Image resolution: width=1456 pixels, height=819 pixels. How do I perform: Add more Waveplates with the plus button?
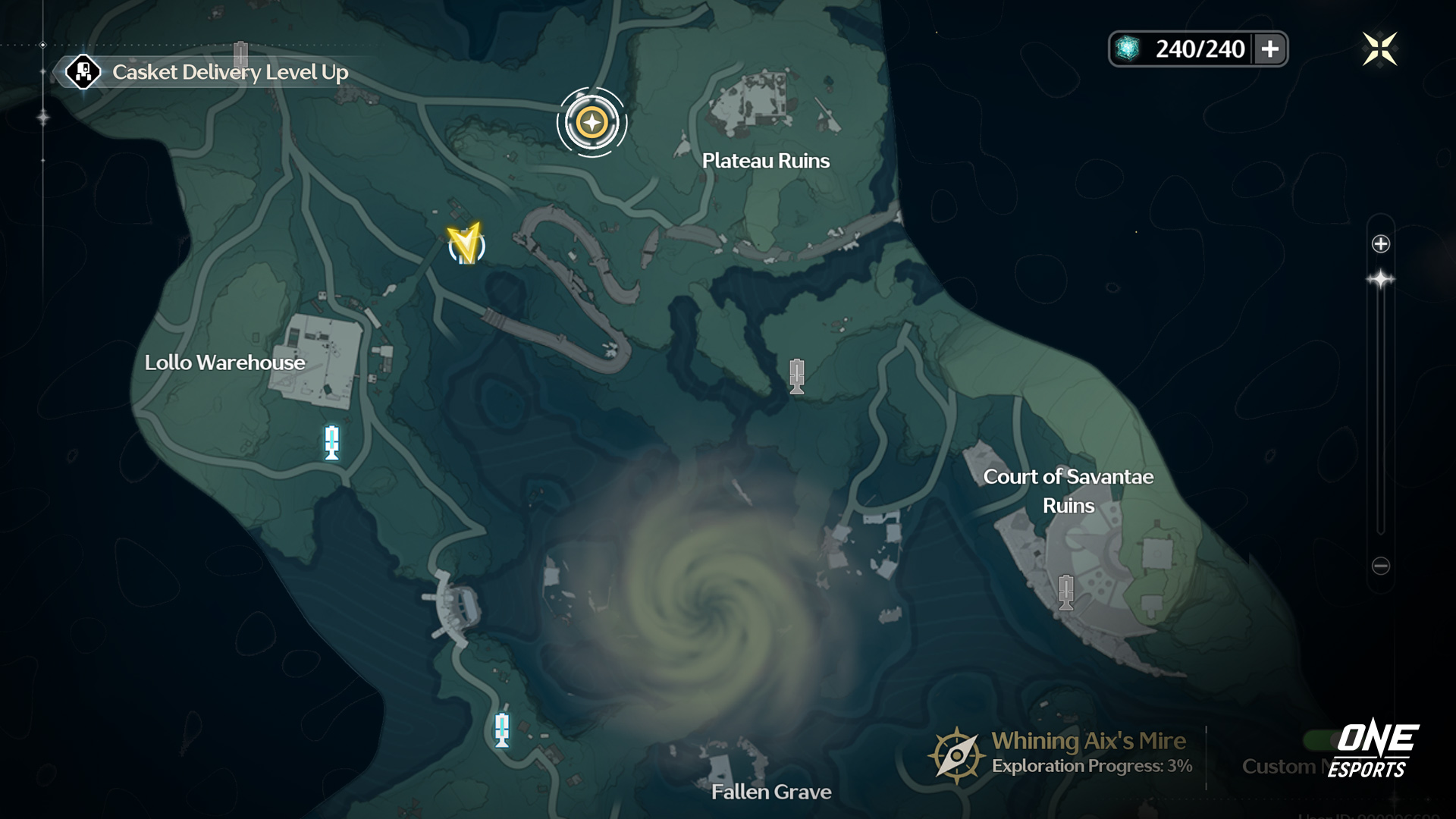coord(1270,49)
